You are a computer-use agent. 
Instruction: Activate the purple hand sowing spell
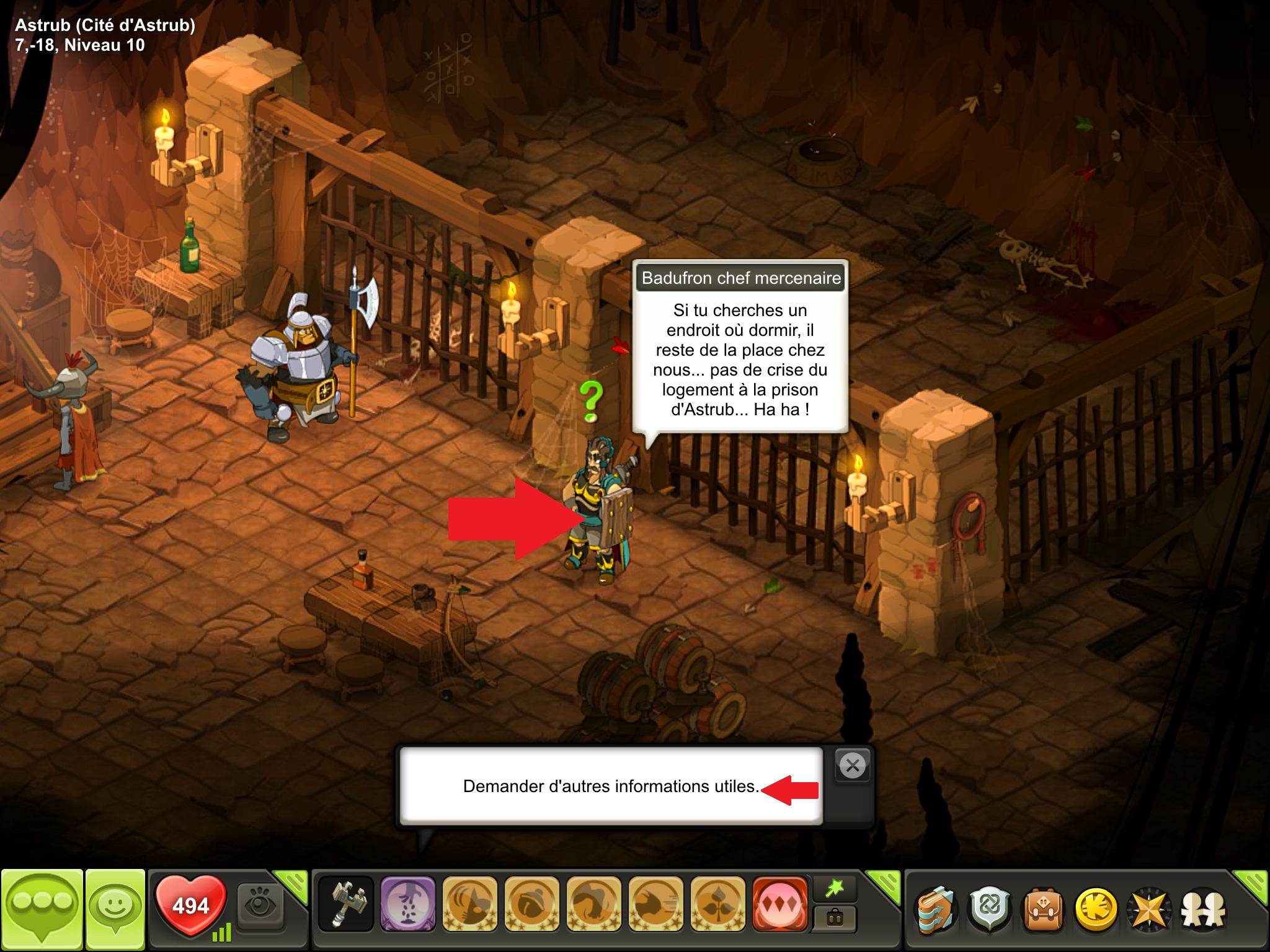click(x=408, y=904)
